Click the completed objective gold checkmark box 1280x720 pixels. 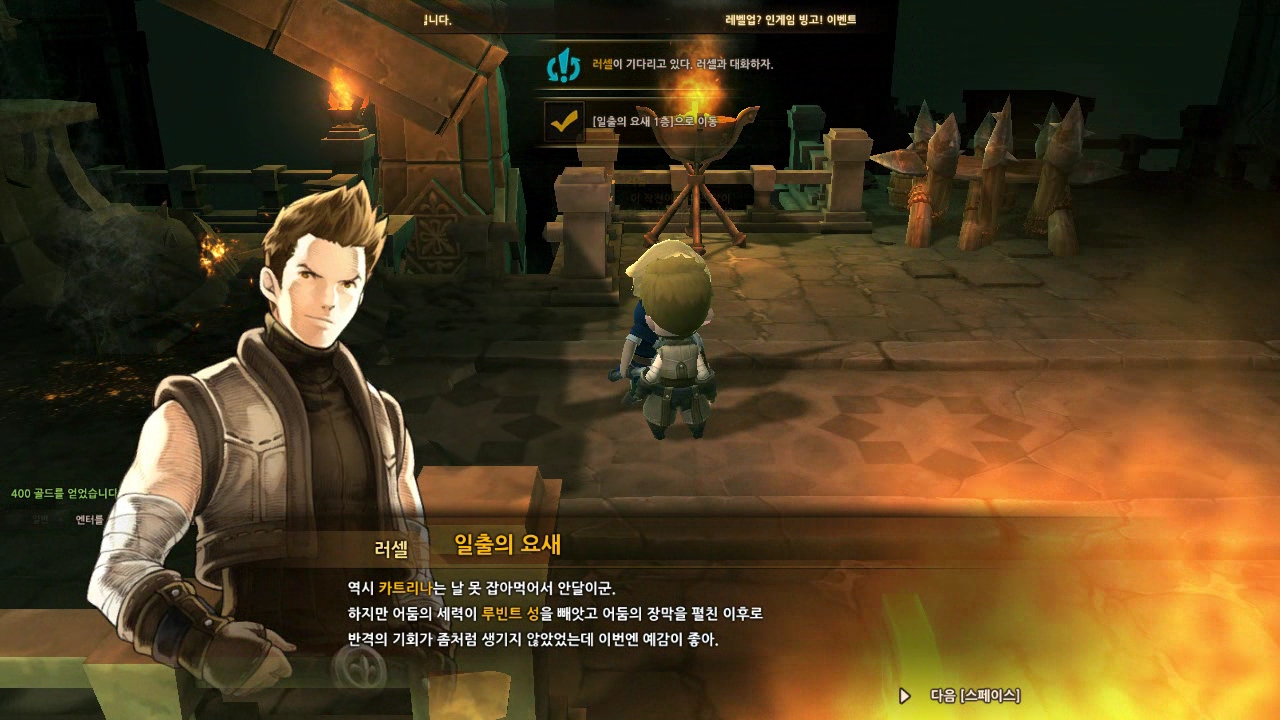click(x=564, y=121)
